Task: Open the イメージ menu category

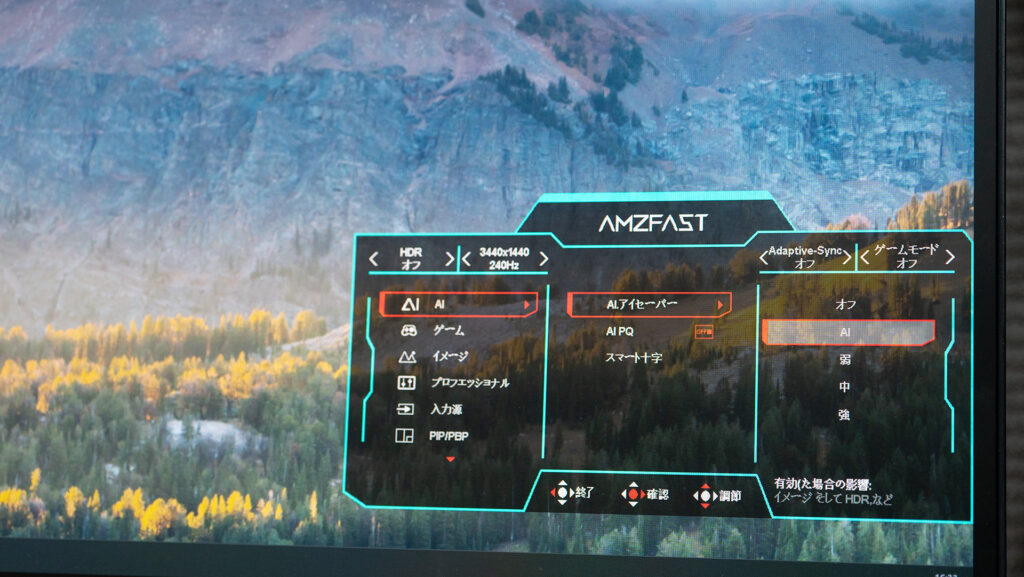Action: click(x=449, y=356)
